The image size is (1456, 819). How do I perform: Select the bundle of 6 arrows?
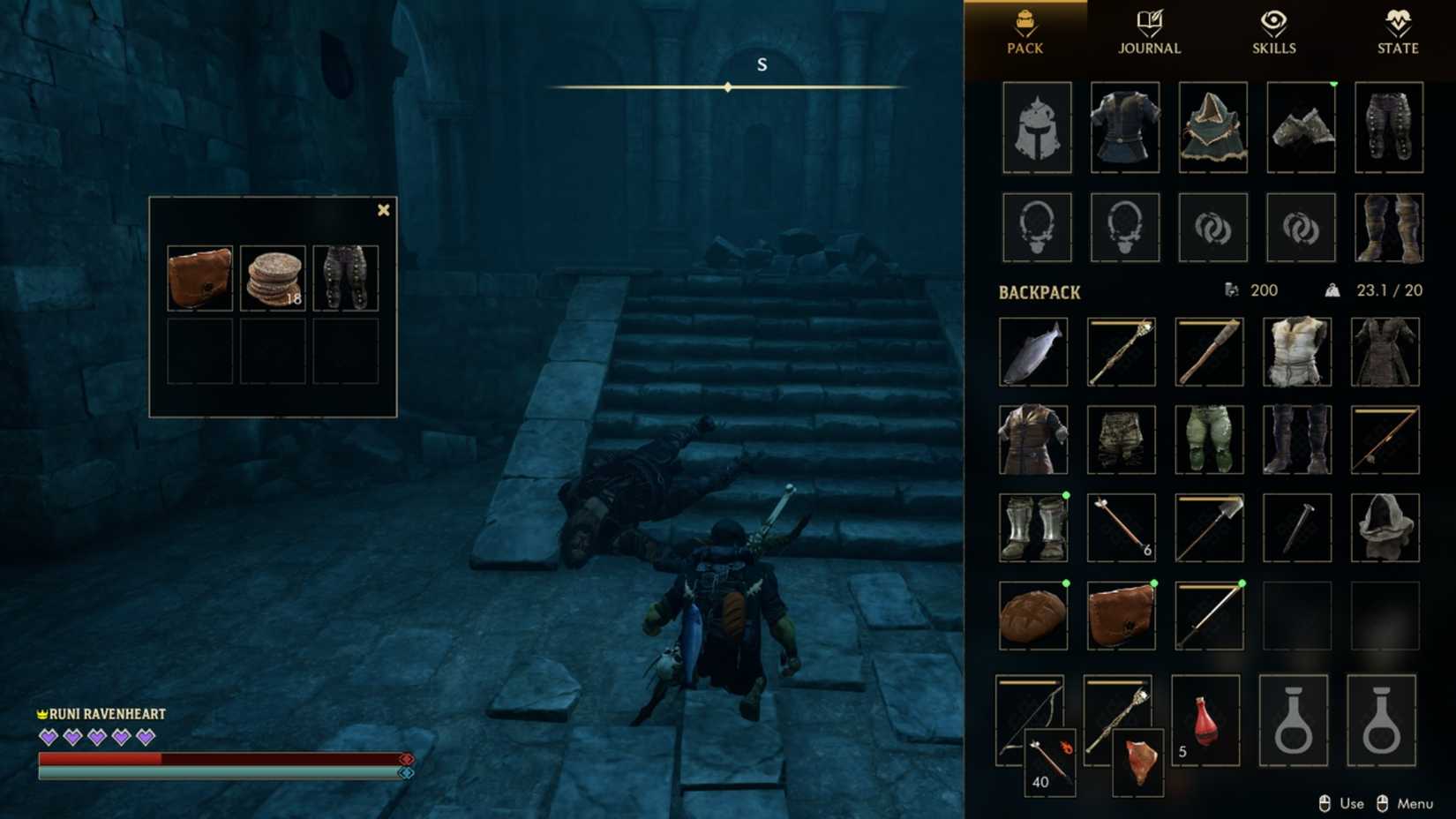(1122, 527)
